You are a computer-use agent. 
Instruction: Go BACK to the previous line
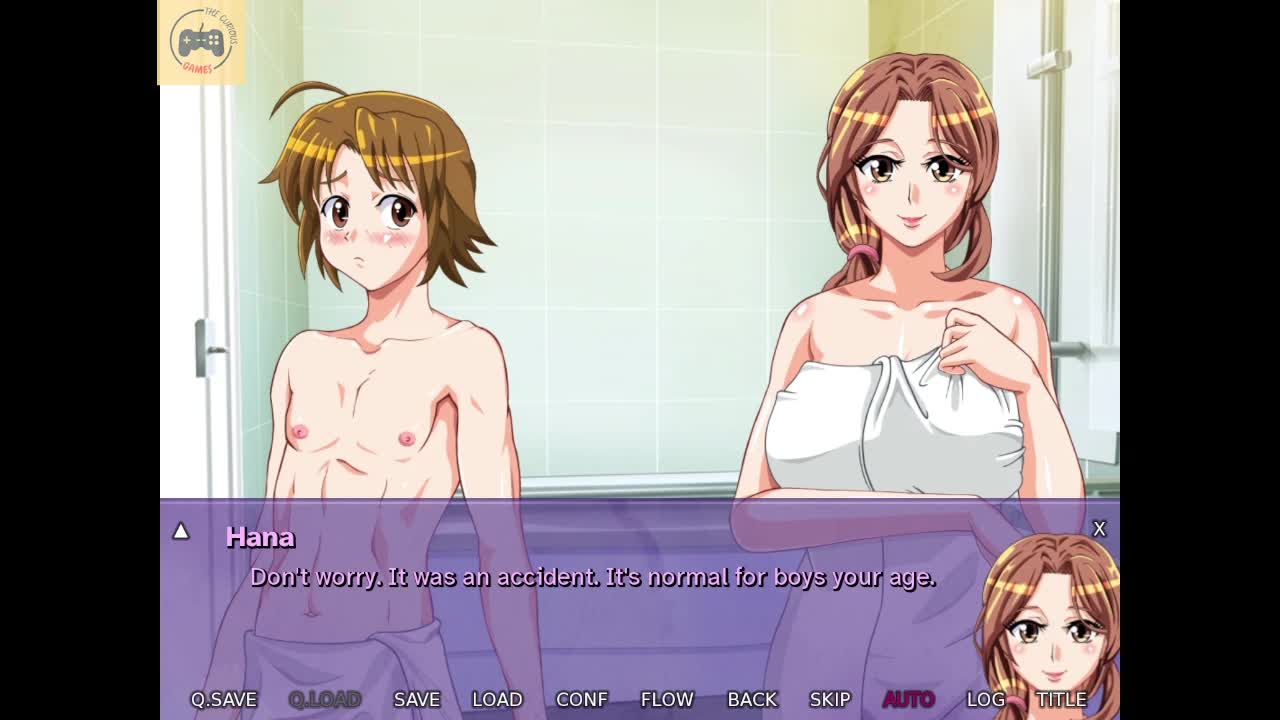(752, 700)
